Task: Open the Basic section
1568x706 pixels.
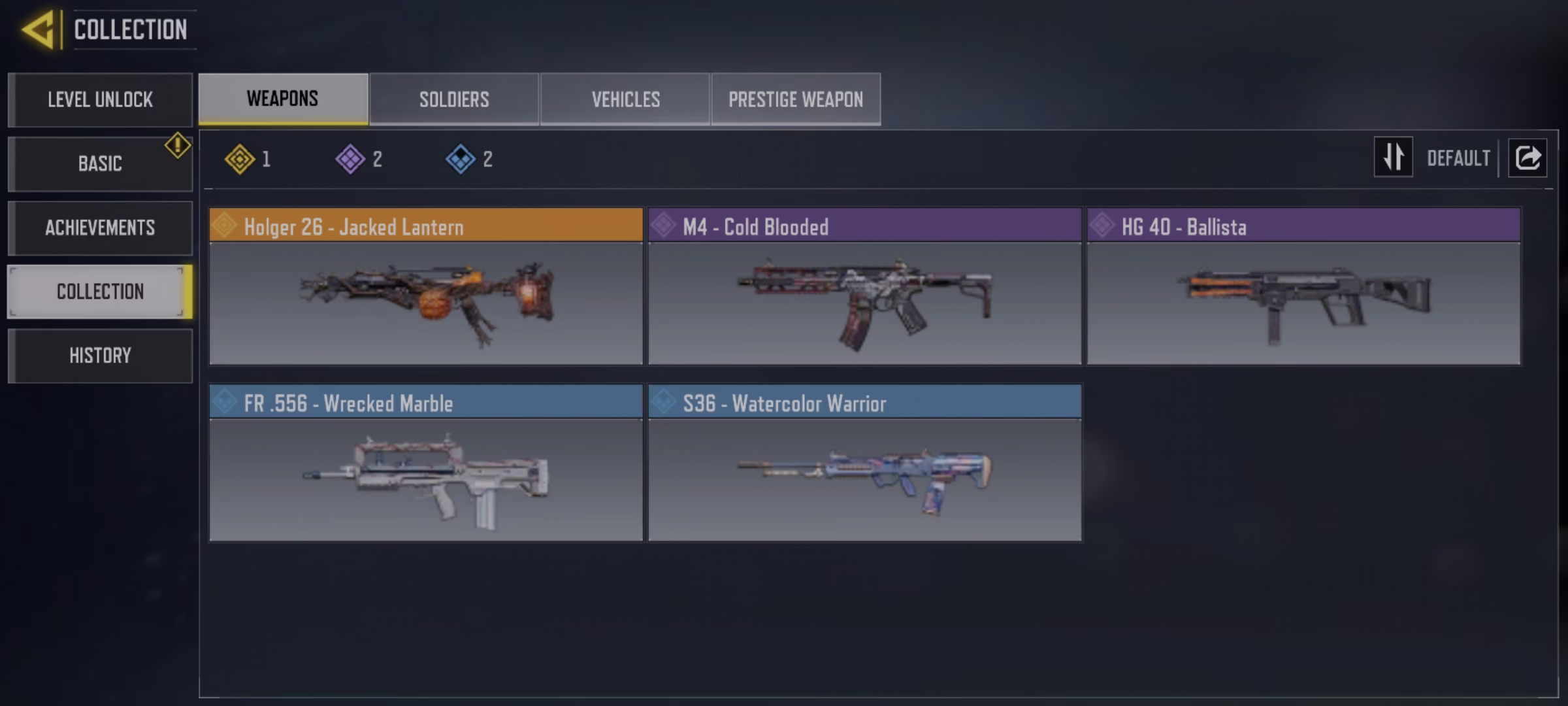Action: (100, 163)
